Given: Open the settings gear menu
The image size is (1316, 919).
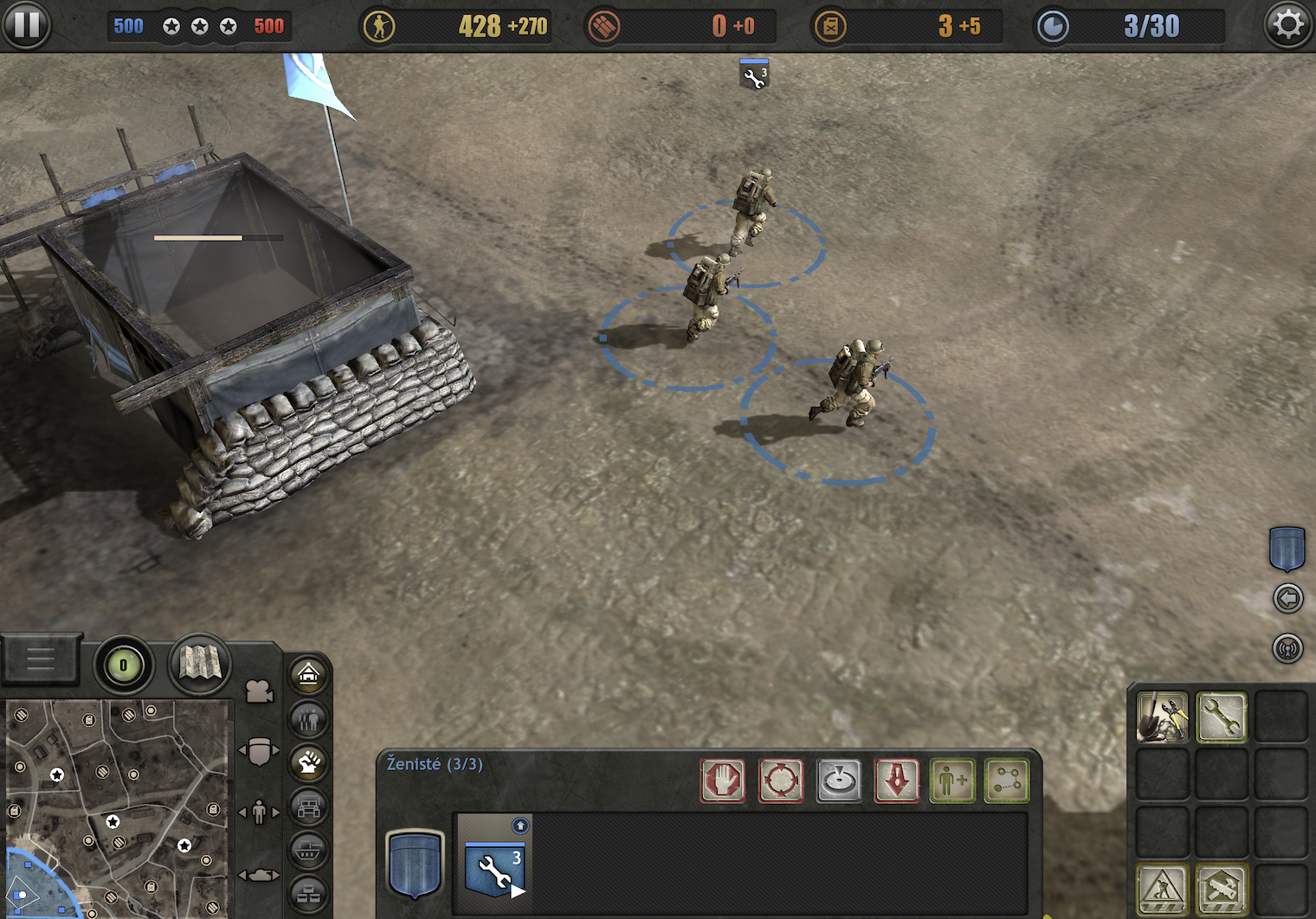Looking at the screenshot, I should point(1288,24).
